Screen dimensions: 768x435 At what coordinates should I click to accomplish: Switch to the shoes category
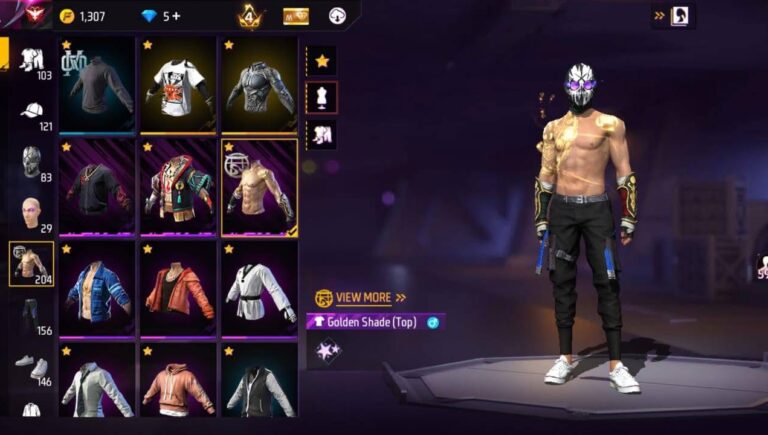[x=31, y=367]
